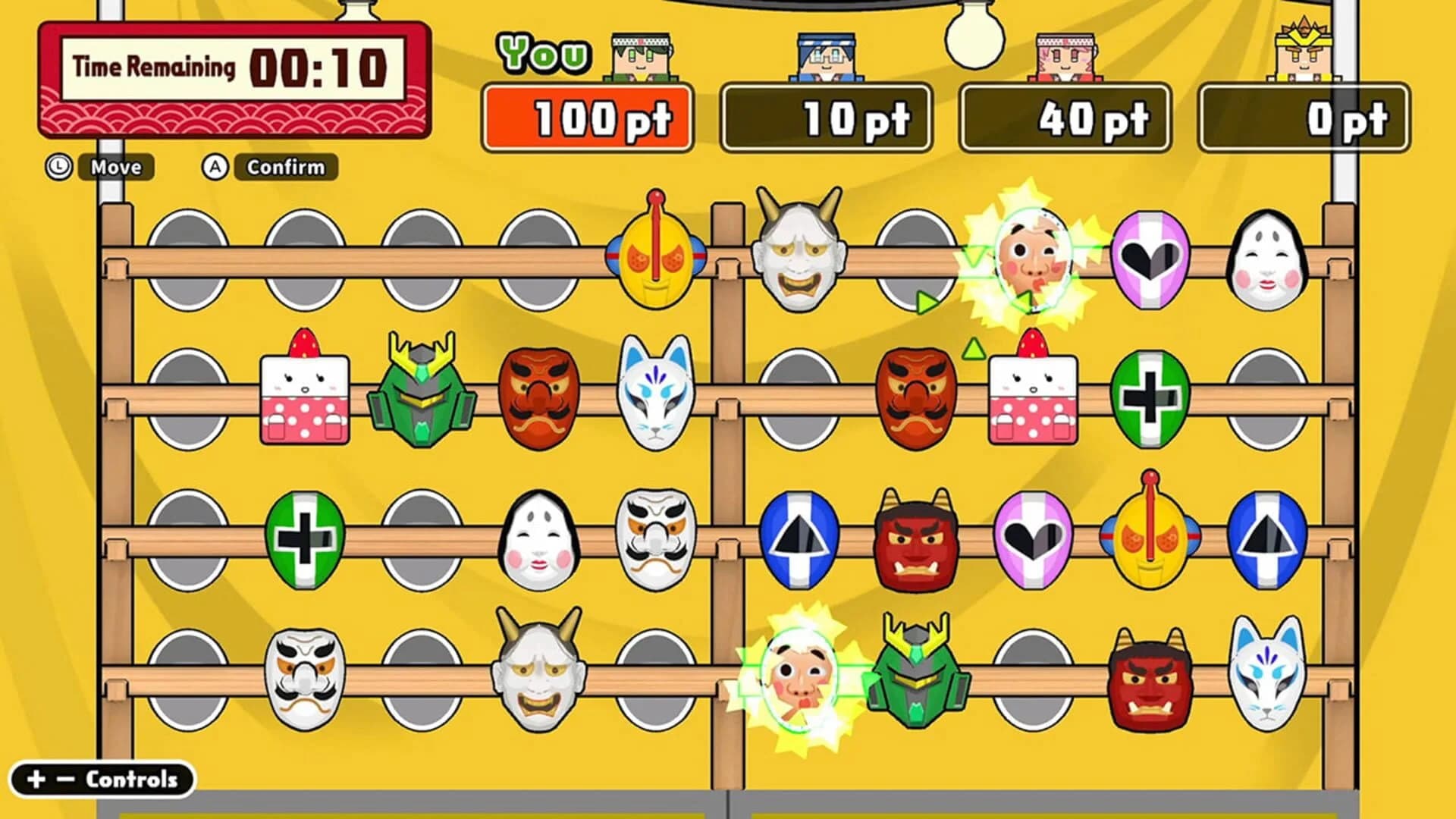Click the 40 pt opponent score panel
1456x819 pixels.
click(1065, 118)
